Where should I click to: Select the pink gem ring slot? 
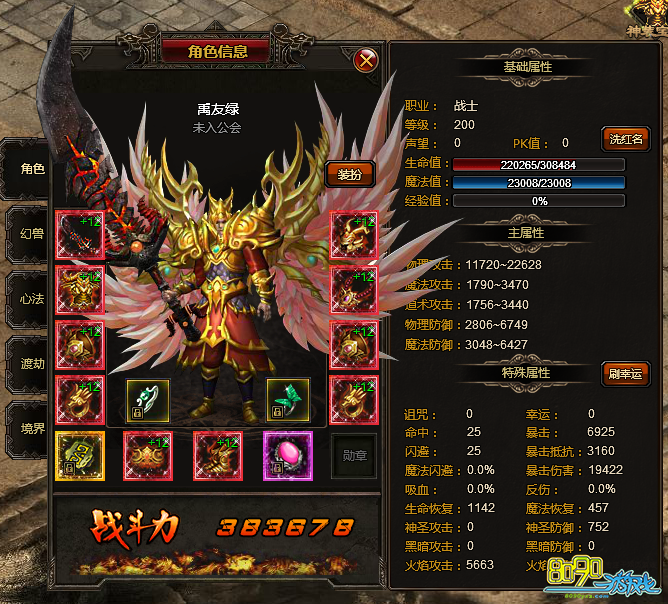[x=288, y=455]
